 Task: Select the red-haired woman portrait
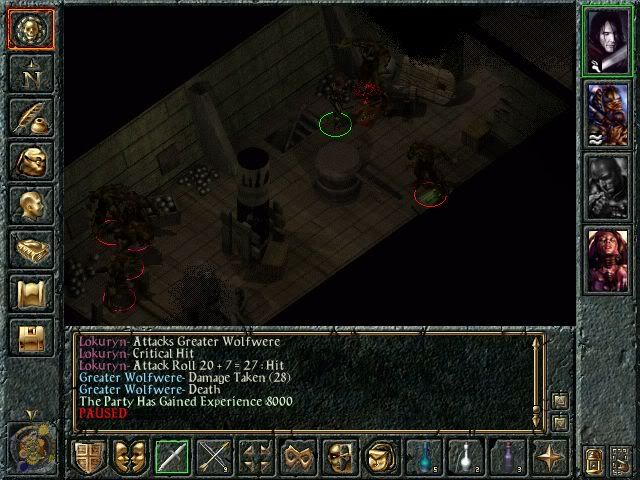coord(608,260)
